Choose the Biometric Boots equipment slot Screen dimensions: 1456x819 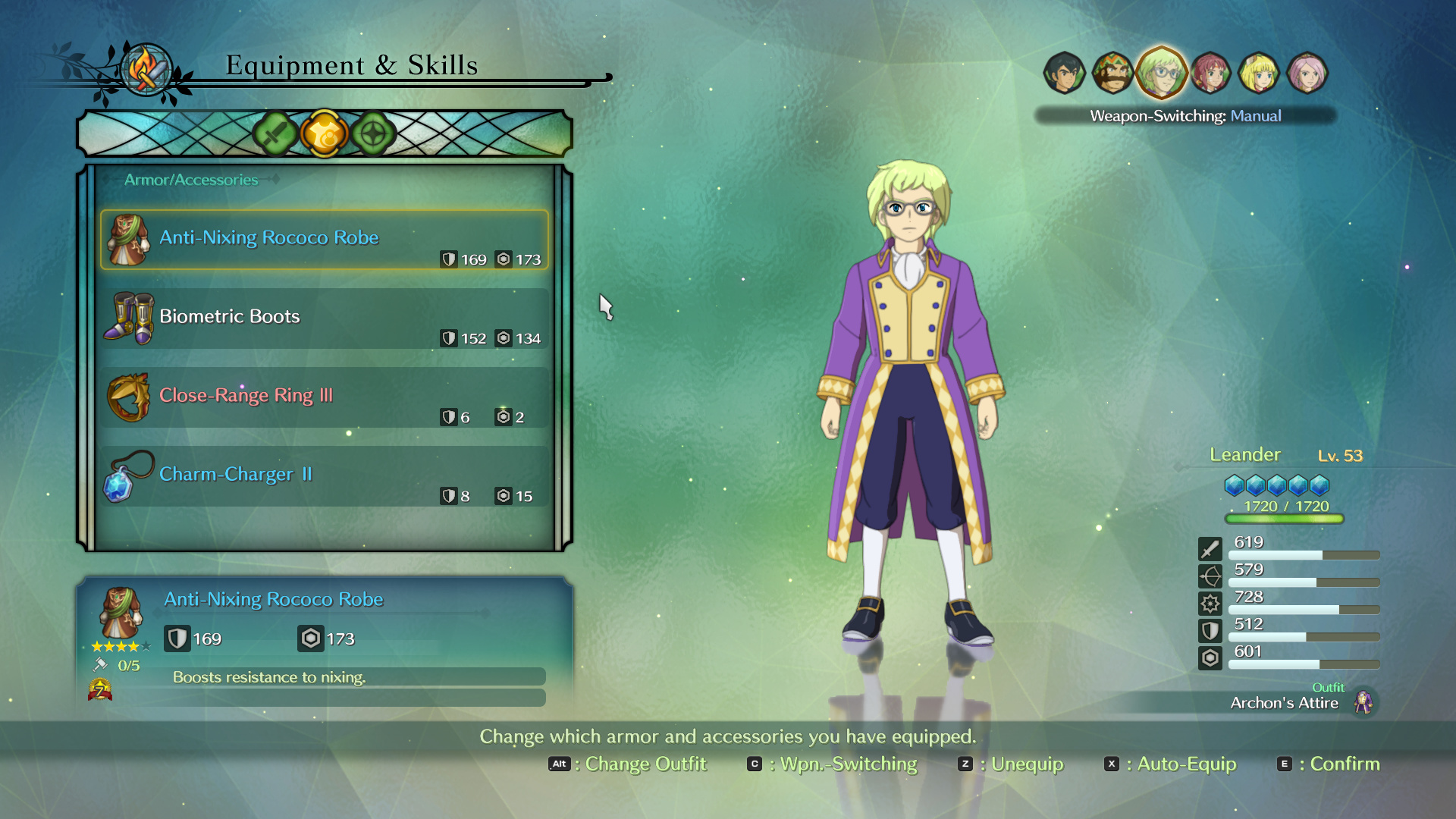[x=324, y=318]
